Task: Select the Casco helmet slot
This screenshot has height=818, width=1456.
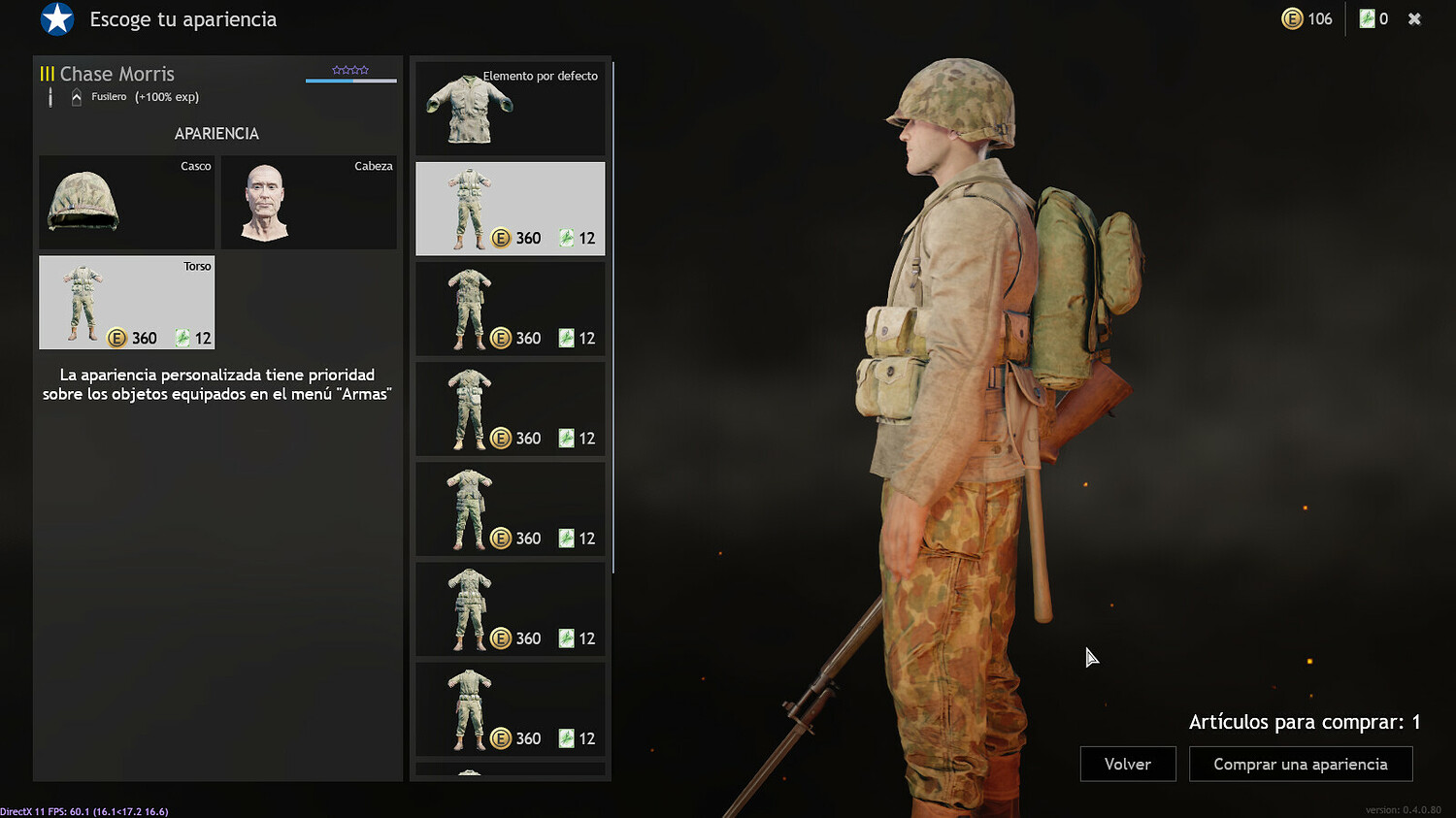Action: click(126, 202)
